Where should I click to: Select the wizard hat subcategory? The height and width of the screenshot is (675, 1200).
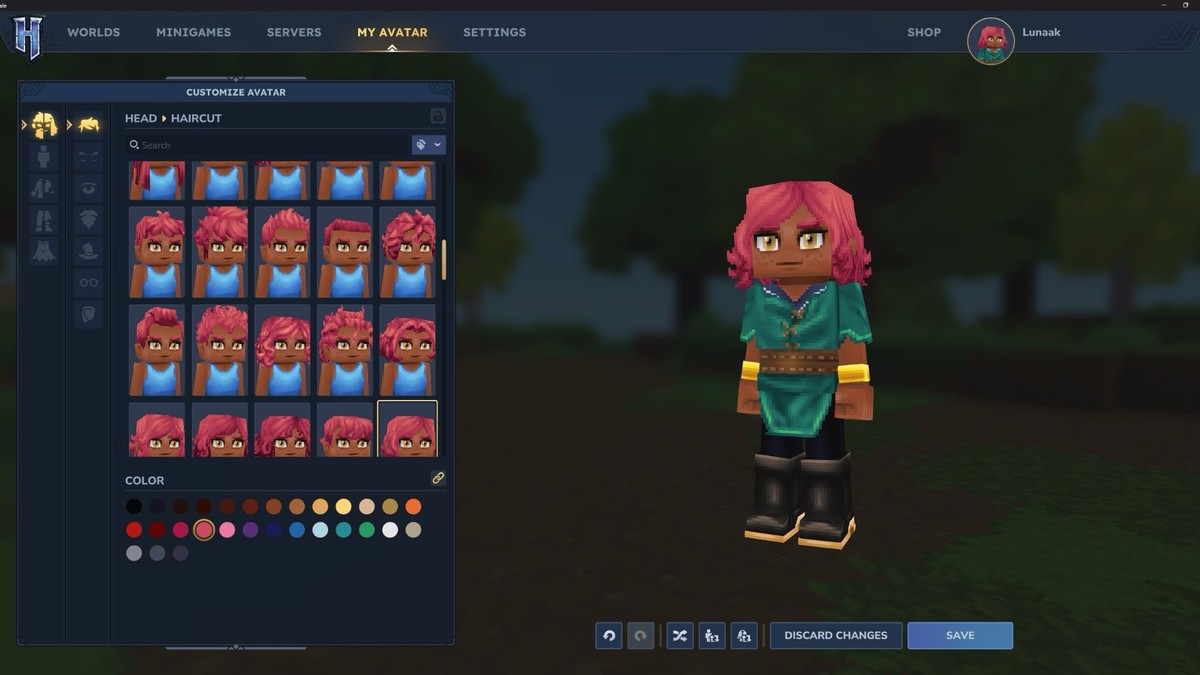tap(89, 251)
